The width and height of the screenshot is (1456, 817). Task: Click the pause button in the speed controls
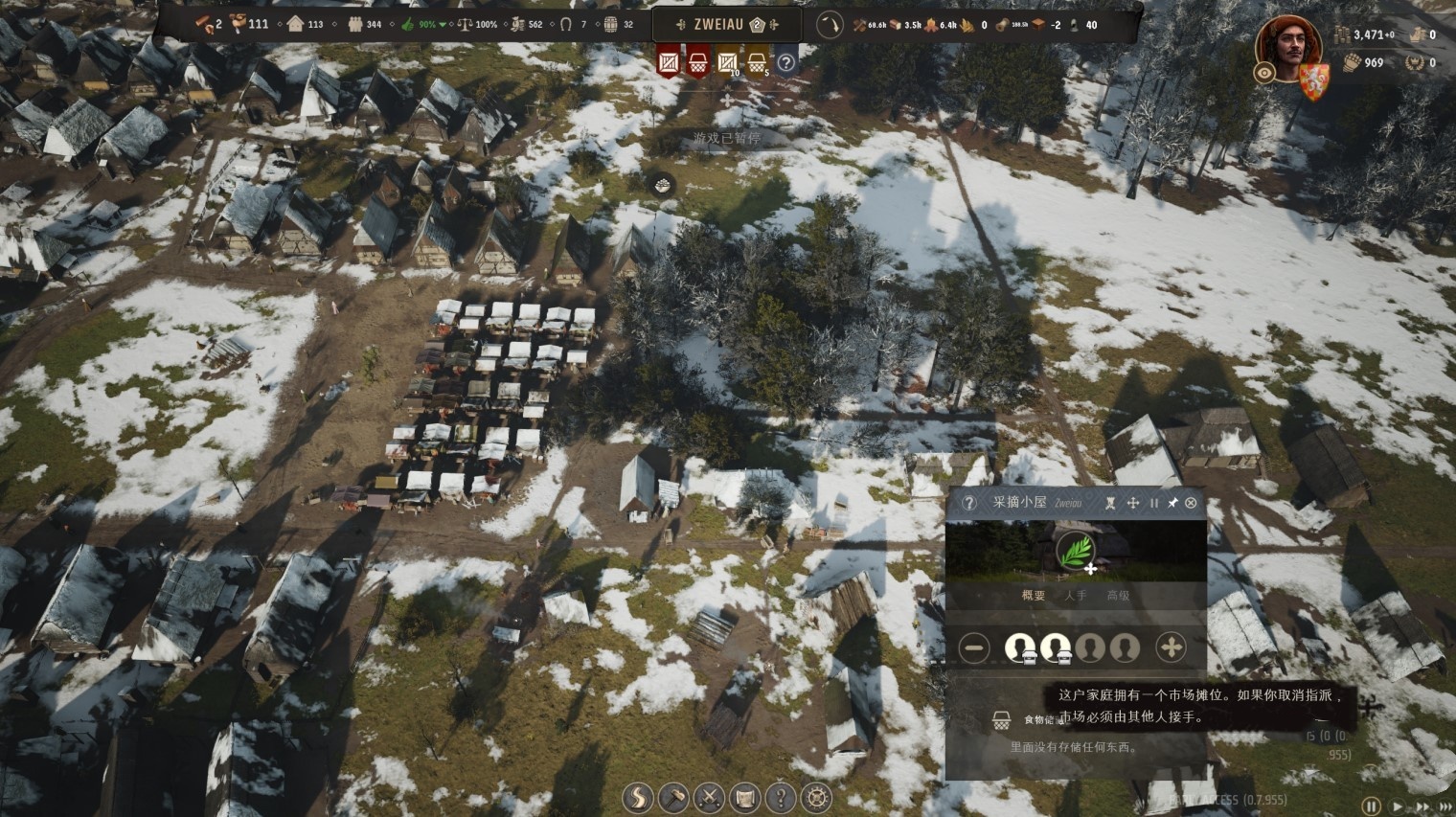tap(1372, 806)
